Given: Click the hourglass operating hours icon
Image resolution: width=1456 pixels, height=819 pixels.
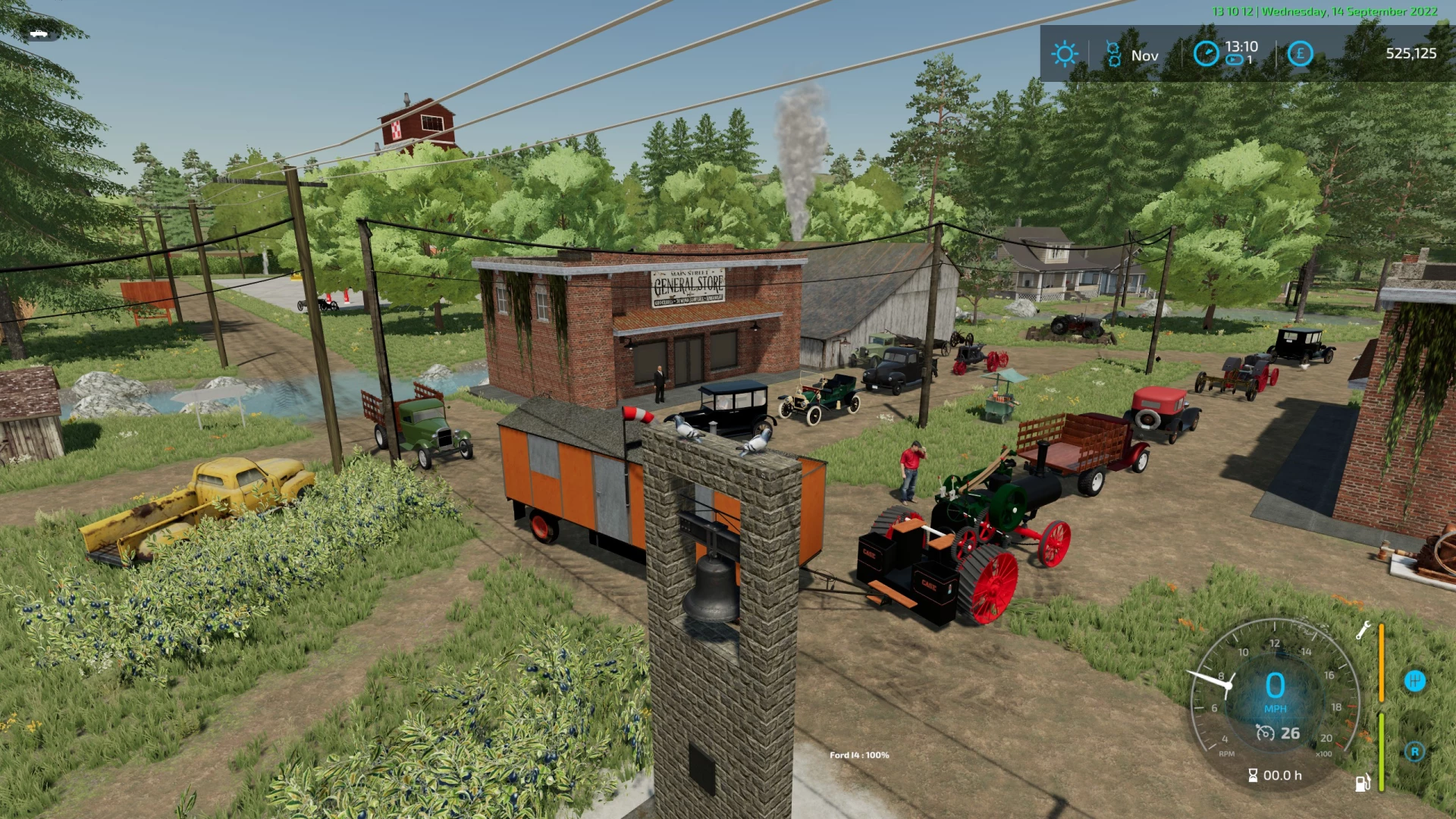Looking at the screenshot, I should (1254, 776).
